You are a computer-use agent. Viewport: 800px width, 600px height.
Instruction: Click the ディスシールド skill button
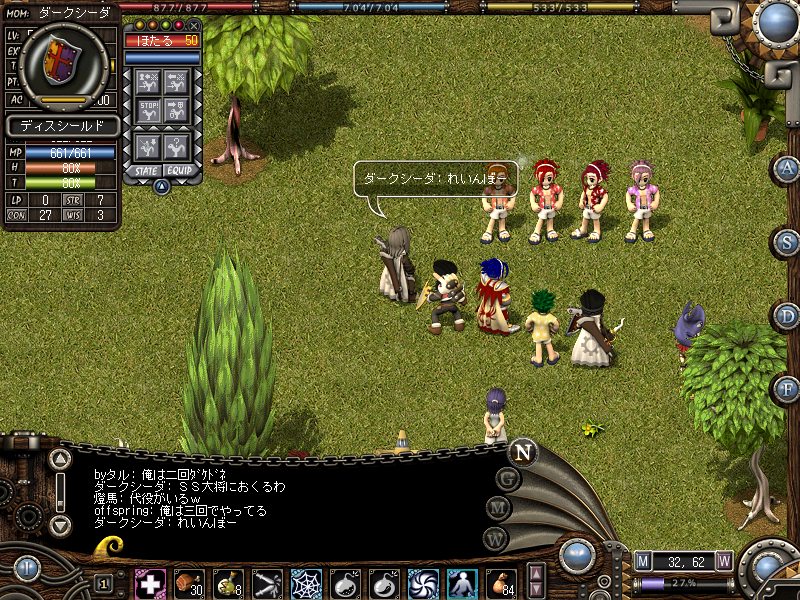click(x=62, y=126)
